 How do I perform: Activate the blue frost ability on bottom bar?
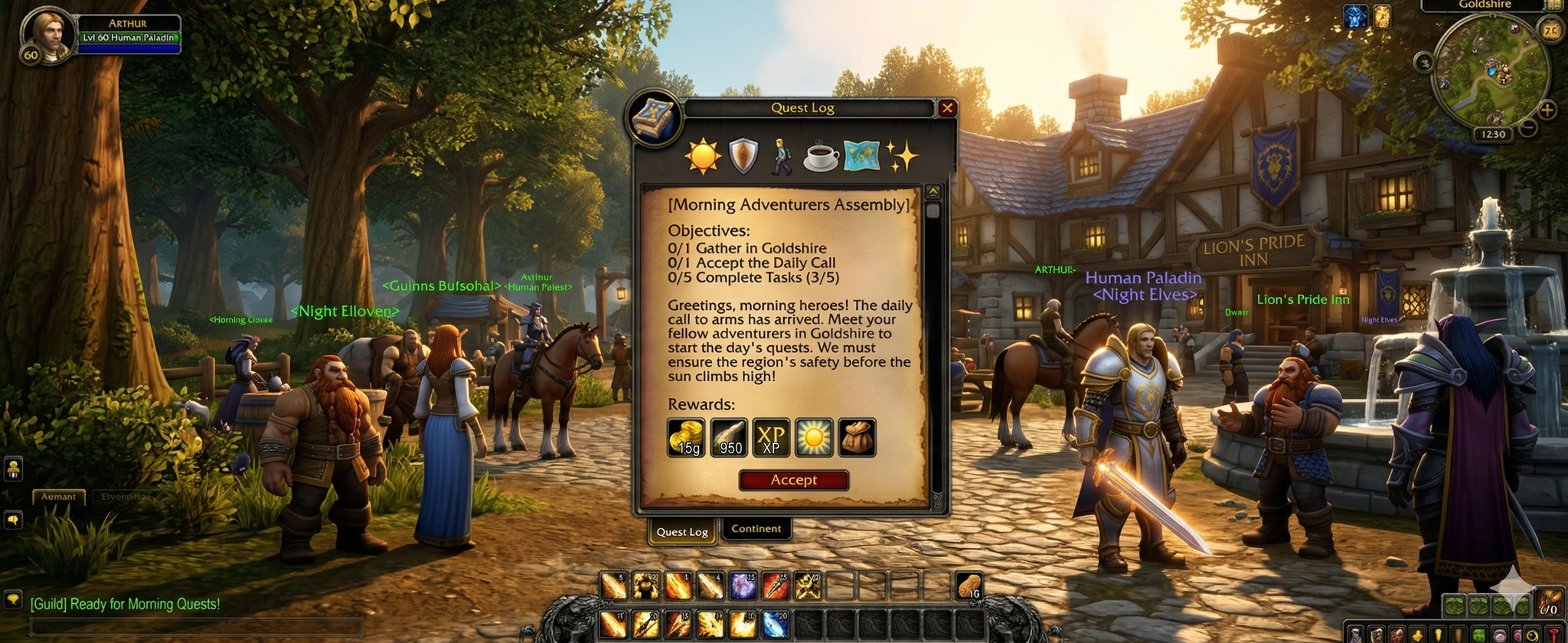[774, 625]
